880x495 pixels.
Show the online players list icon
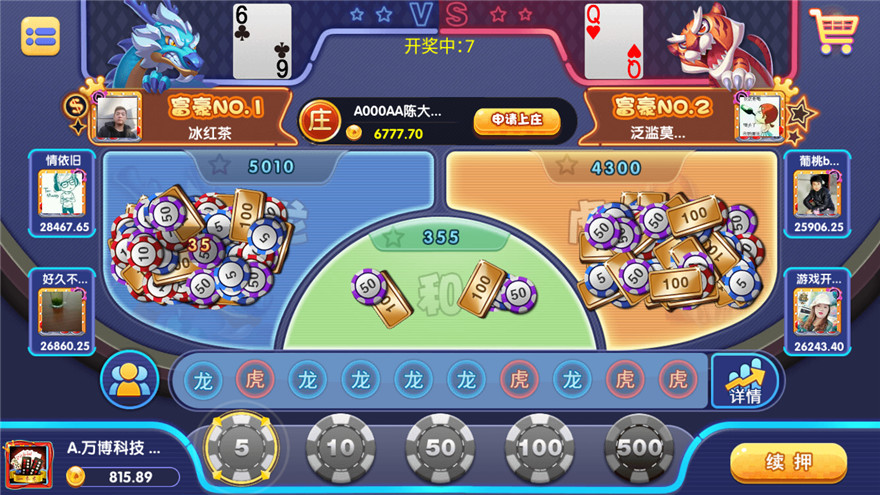126,381
